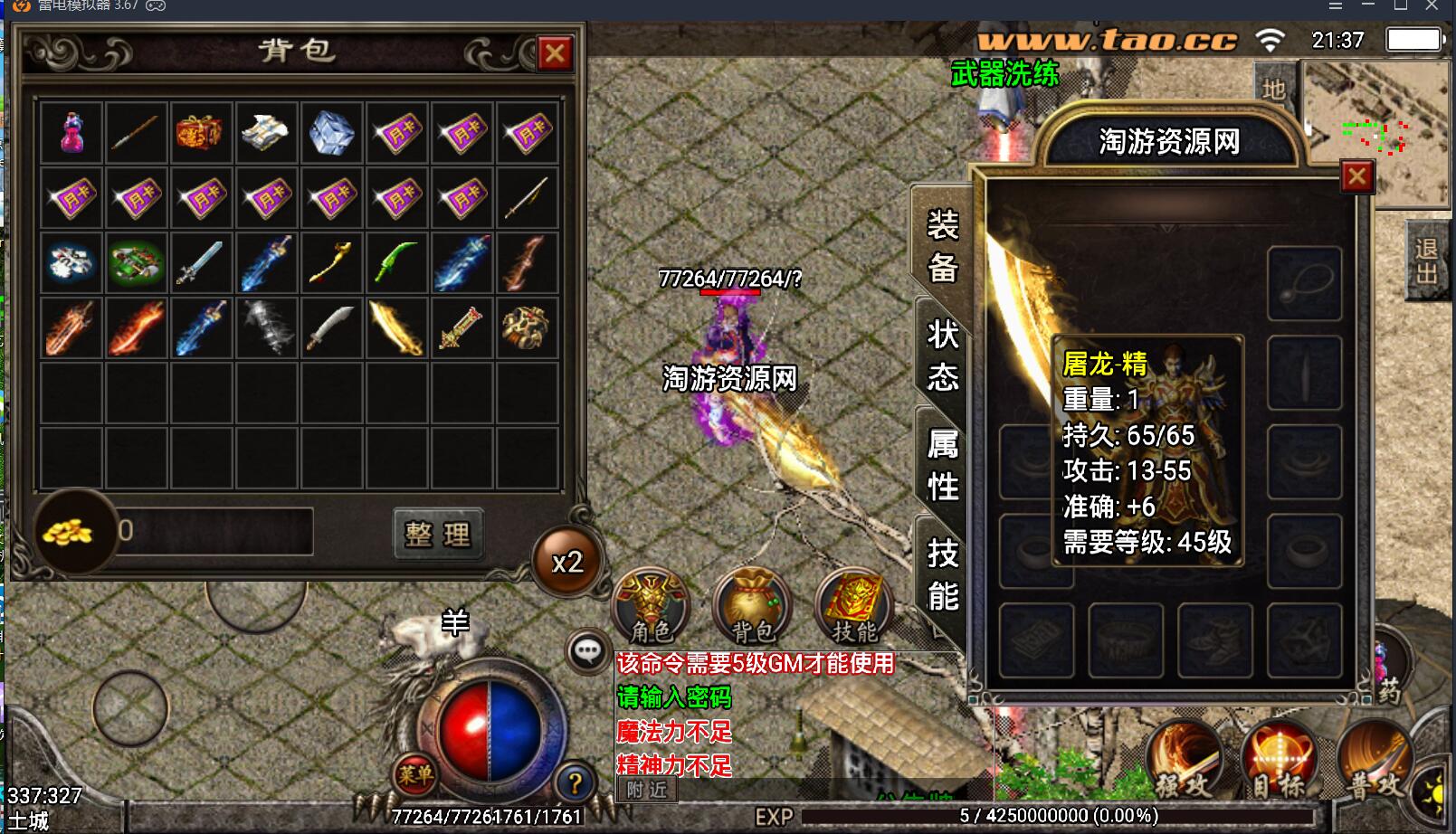
Task: Close the backpack window
Action: (x=555, y=53)
